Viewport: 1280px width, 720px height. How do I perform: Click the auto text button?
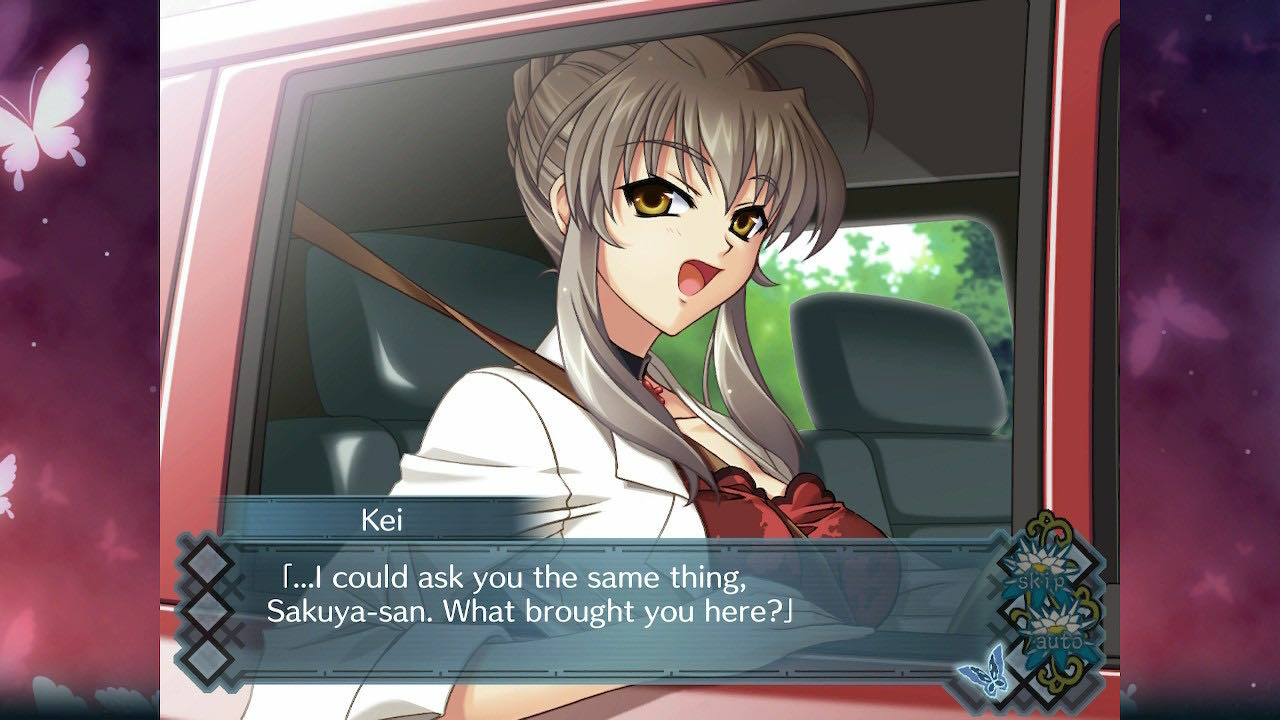click(x=1060, y=640)
